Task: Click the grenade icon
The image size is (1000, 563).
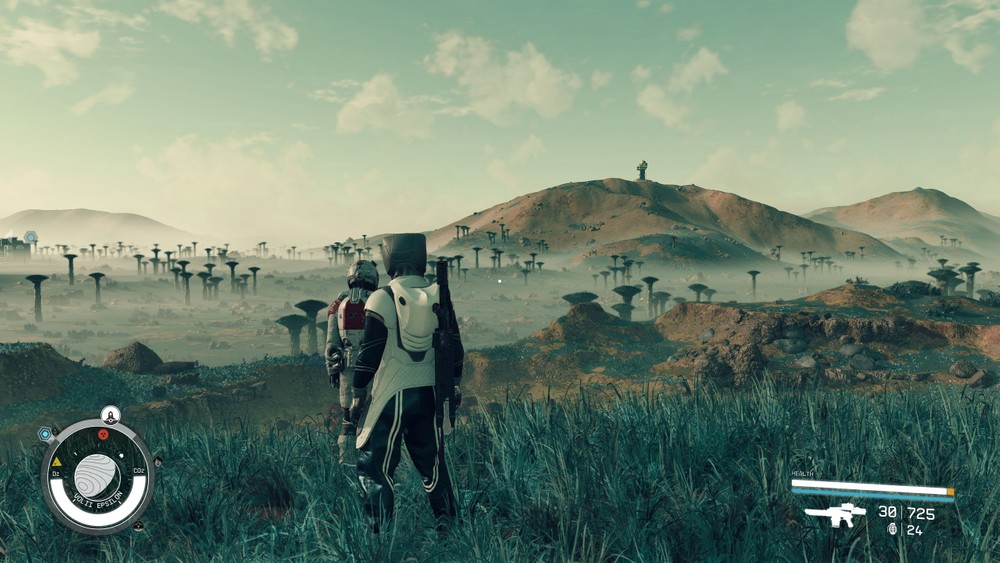Action: pyautogui.click(x=892, y=529)
